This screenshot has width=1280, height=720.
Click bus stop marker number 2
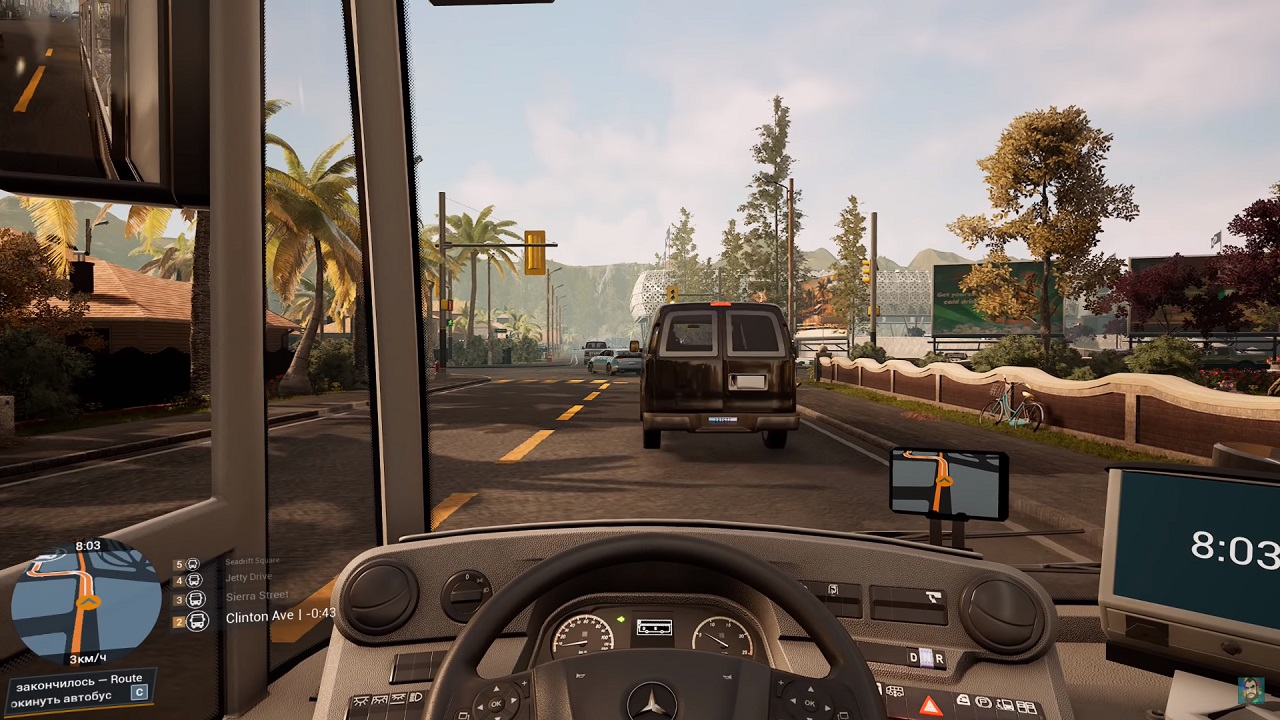click(179, 621)
